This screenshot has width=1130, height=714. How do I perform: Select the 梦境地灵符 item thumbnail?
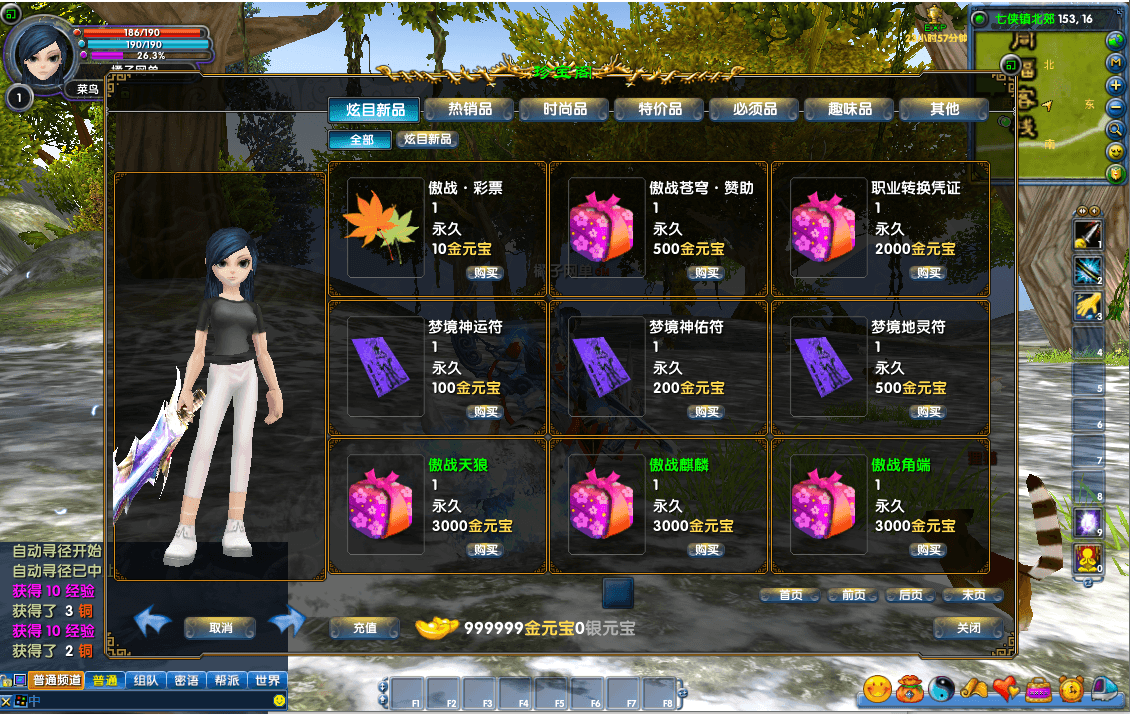[x=829, y=367]
